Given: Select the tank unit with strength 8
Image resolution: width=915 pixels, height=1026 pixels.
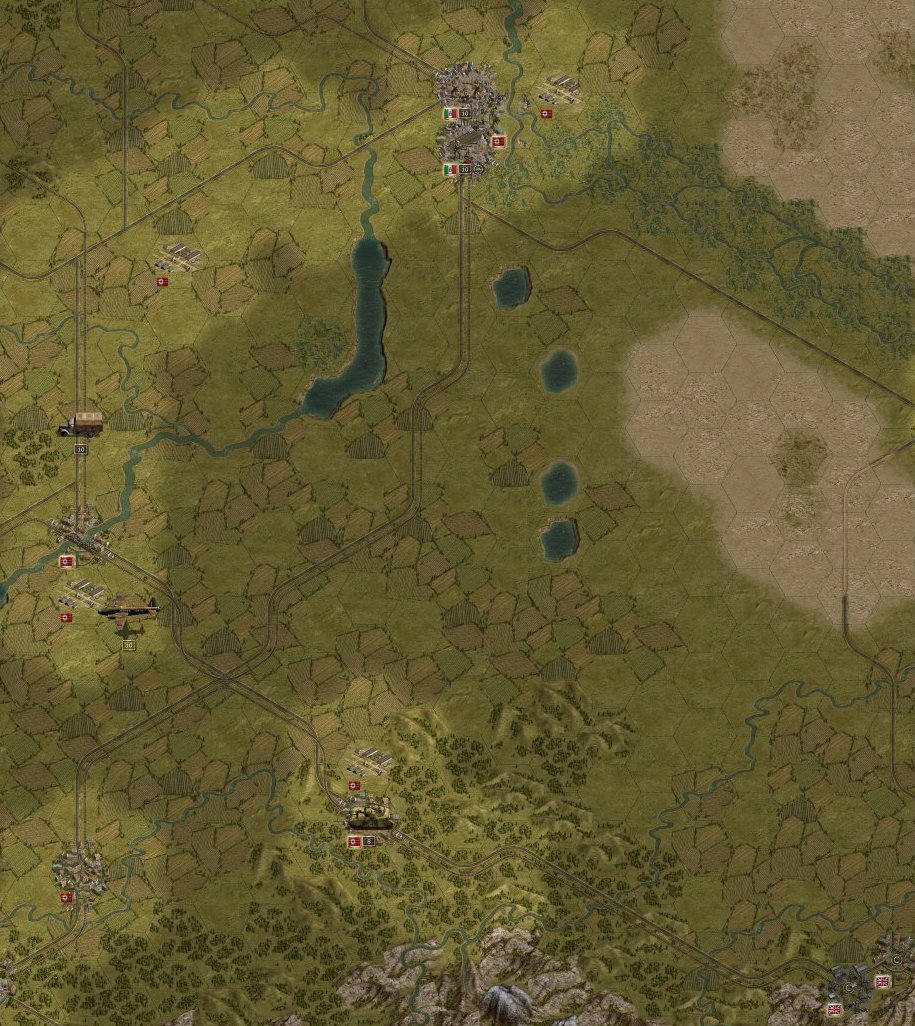Looking at the screenshot, I should tap(369, 818).
